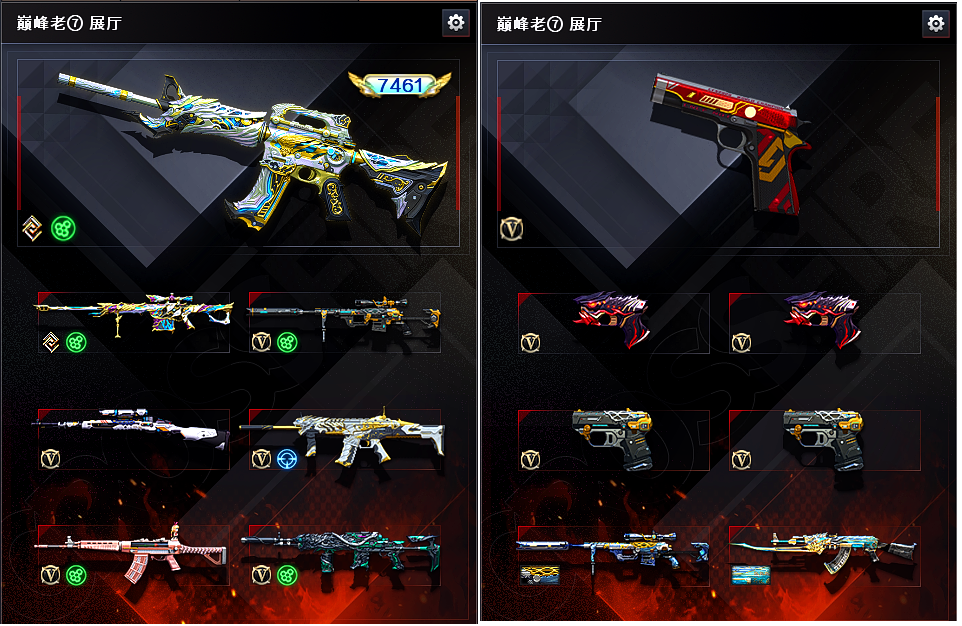Pick the dark teal suppressed rifle slot
The height and width of the screenshot is (626, 962).
click(x=345, y=553)
